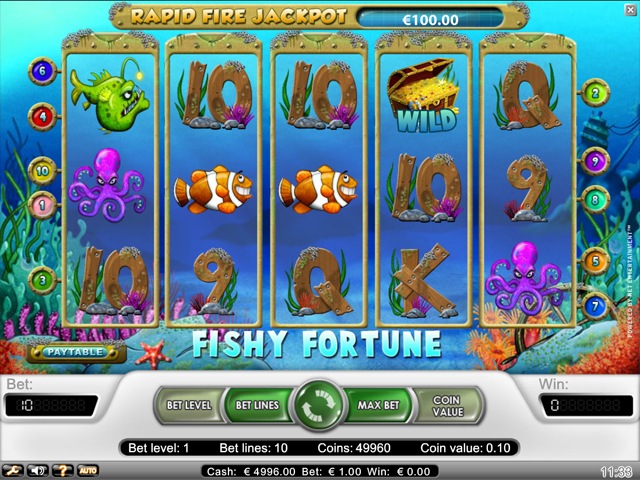Image resolution: width=640 pixels, height=480 pixels.
Task: Change the number of Bet Lines
Action: point(257,407)
